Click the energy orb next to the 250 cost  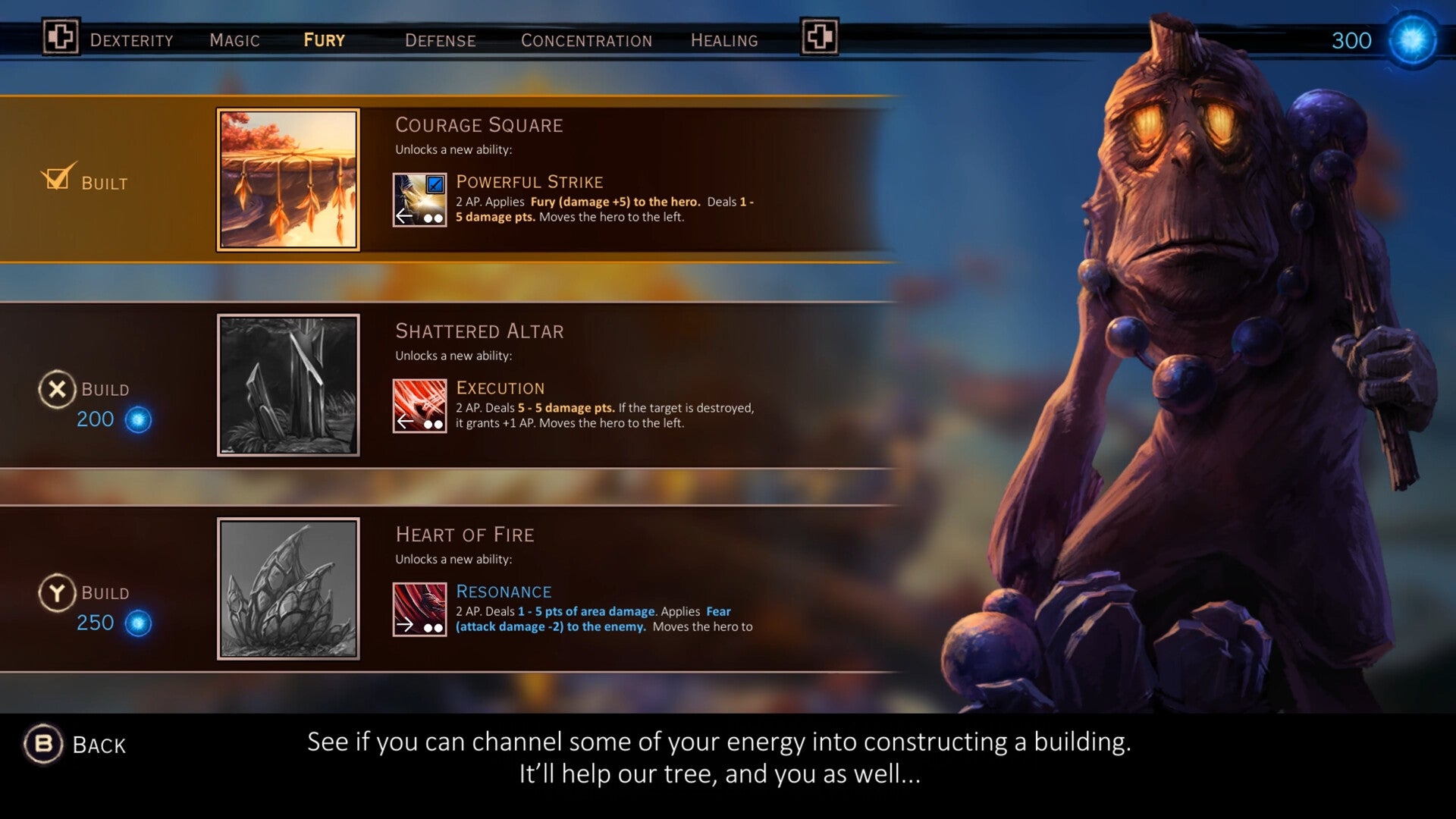(136, 623)
